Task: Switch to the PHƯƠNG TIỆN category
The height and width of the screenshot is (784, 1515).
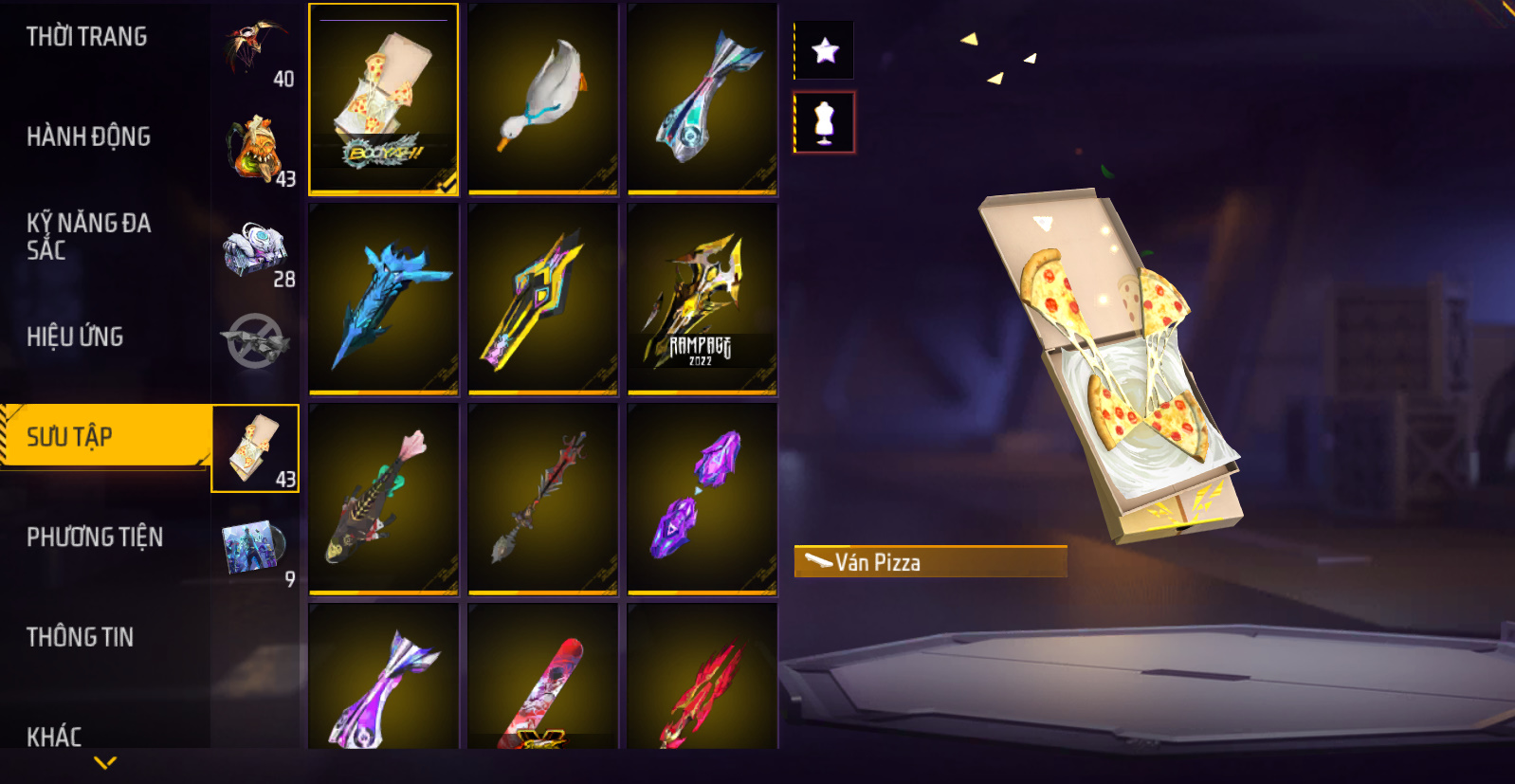Action: pyautogui.click(x=95, y=538)
